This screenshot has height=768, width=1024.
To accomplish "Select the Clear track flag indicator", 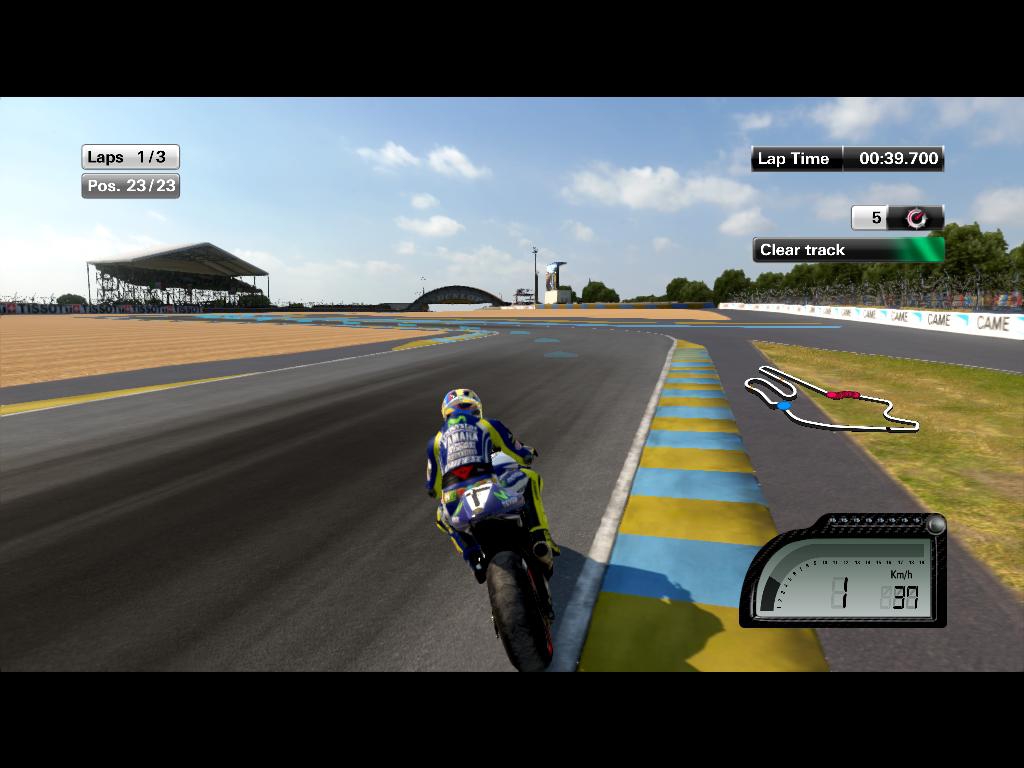I will (x=848, y=250).
